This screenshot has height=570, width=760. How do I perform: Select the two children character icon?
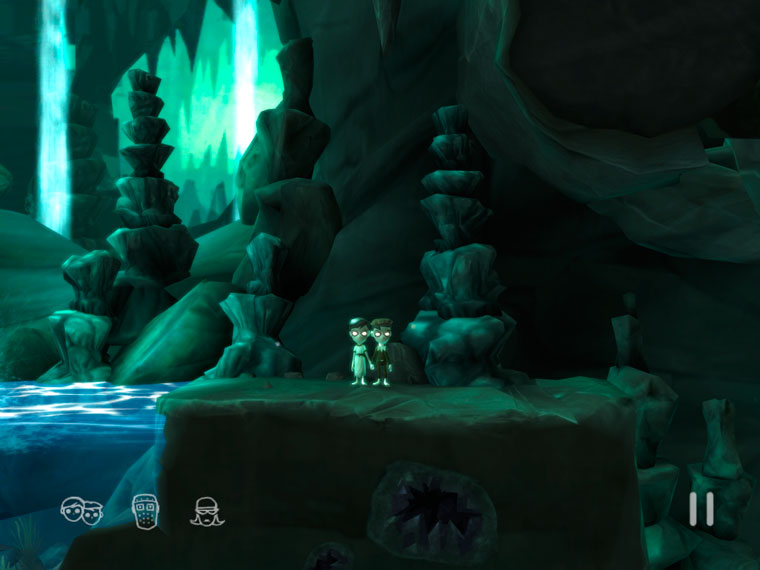(x=82, y=511)
